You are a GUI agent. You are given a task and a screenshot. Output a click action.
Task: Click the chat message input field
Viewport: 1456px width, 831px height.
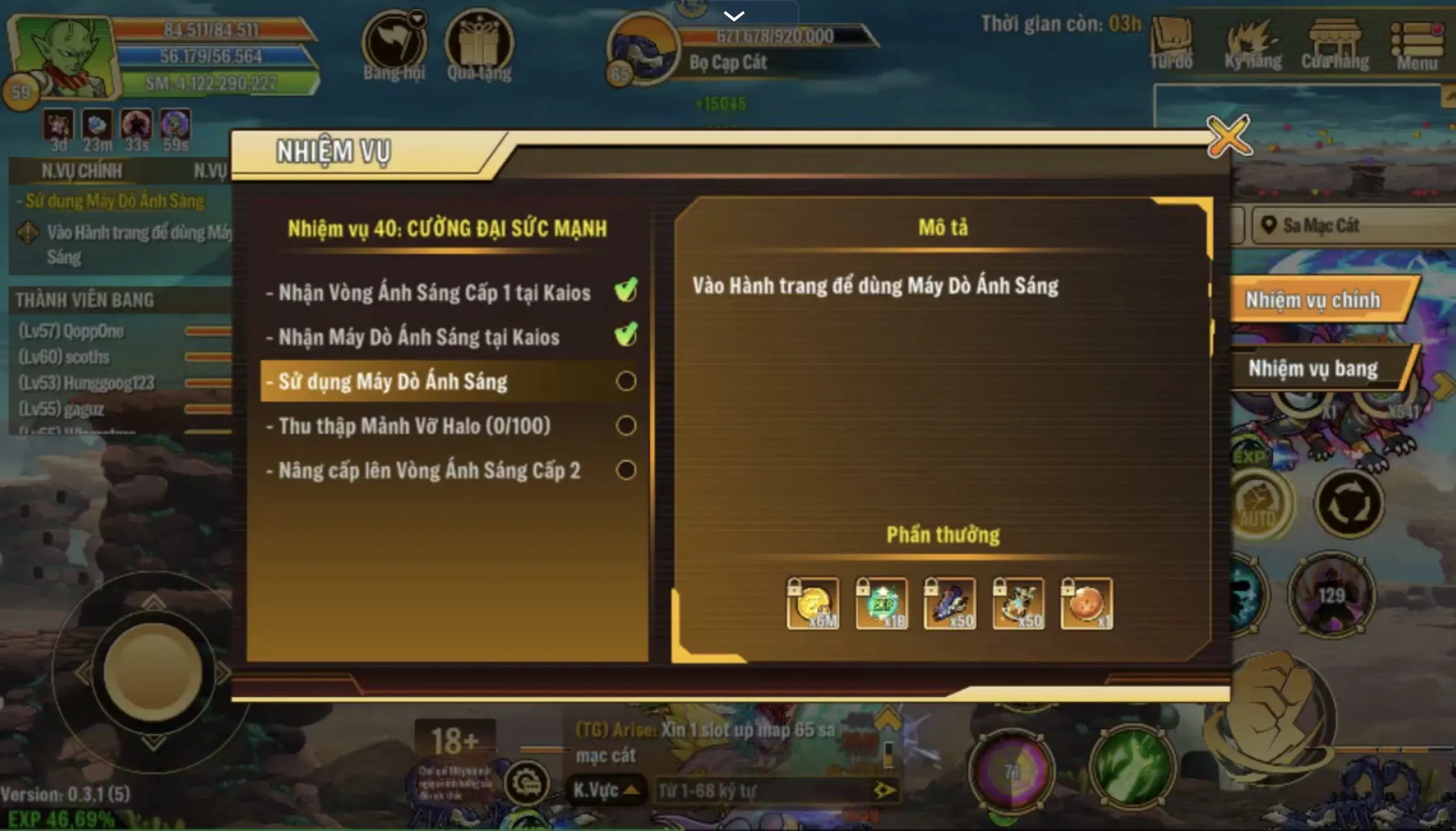768,789
